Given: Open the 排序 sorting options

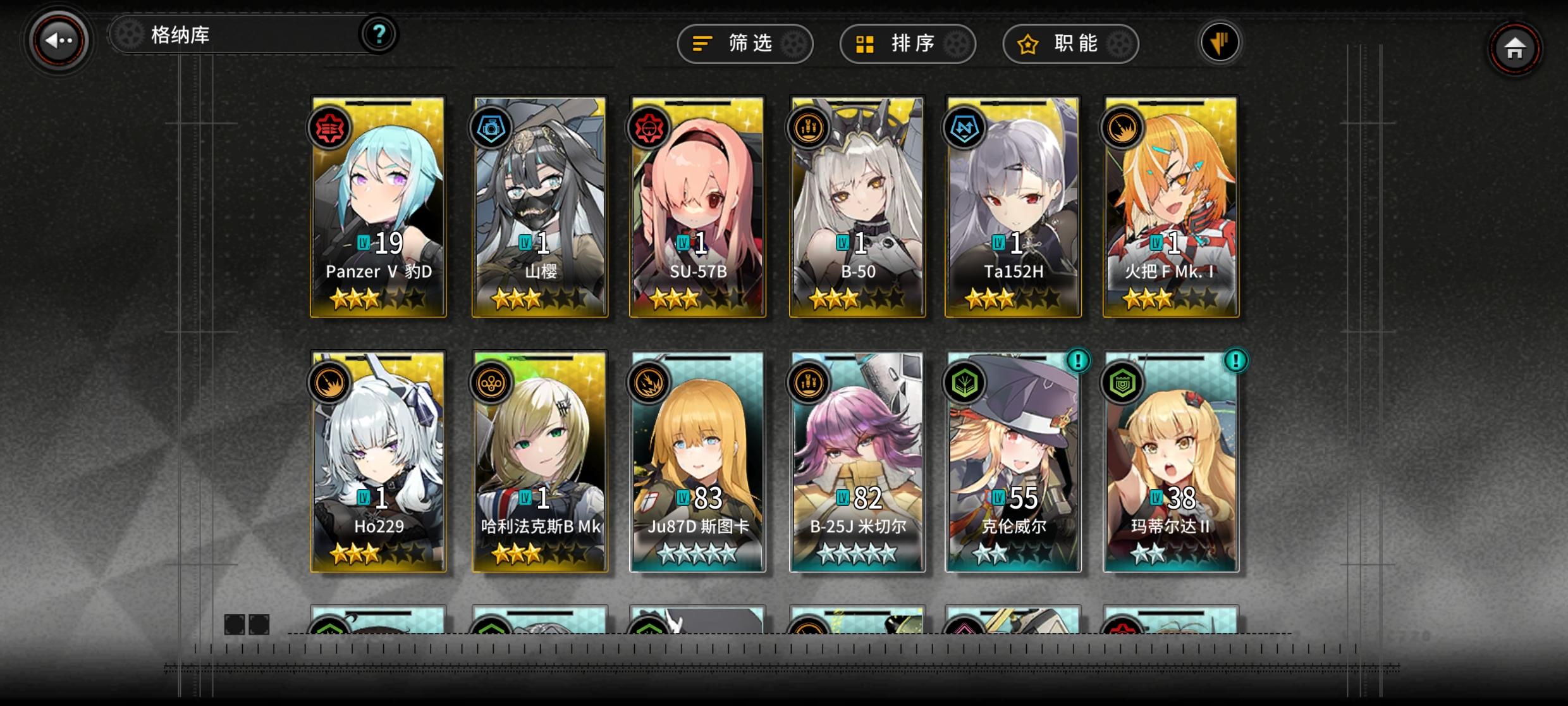Looking at the screenshot, I should click(909, 44).
